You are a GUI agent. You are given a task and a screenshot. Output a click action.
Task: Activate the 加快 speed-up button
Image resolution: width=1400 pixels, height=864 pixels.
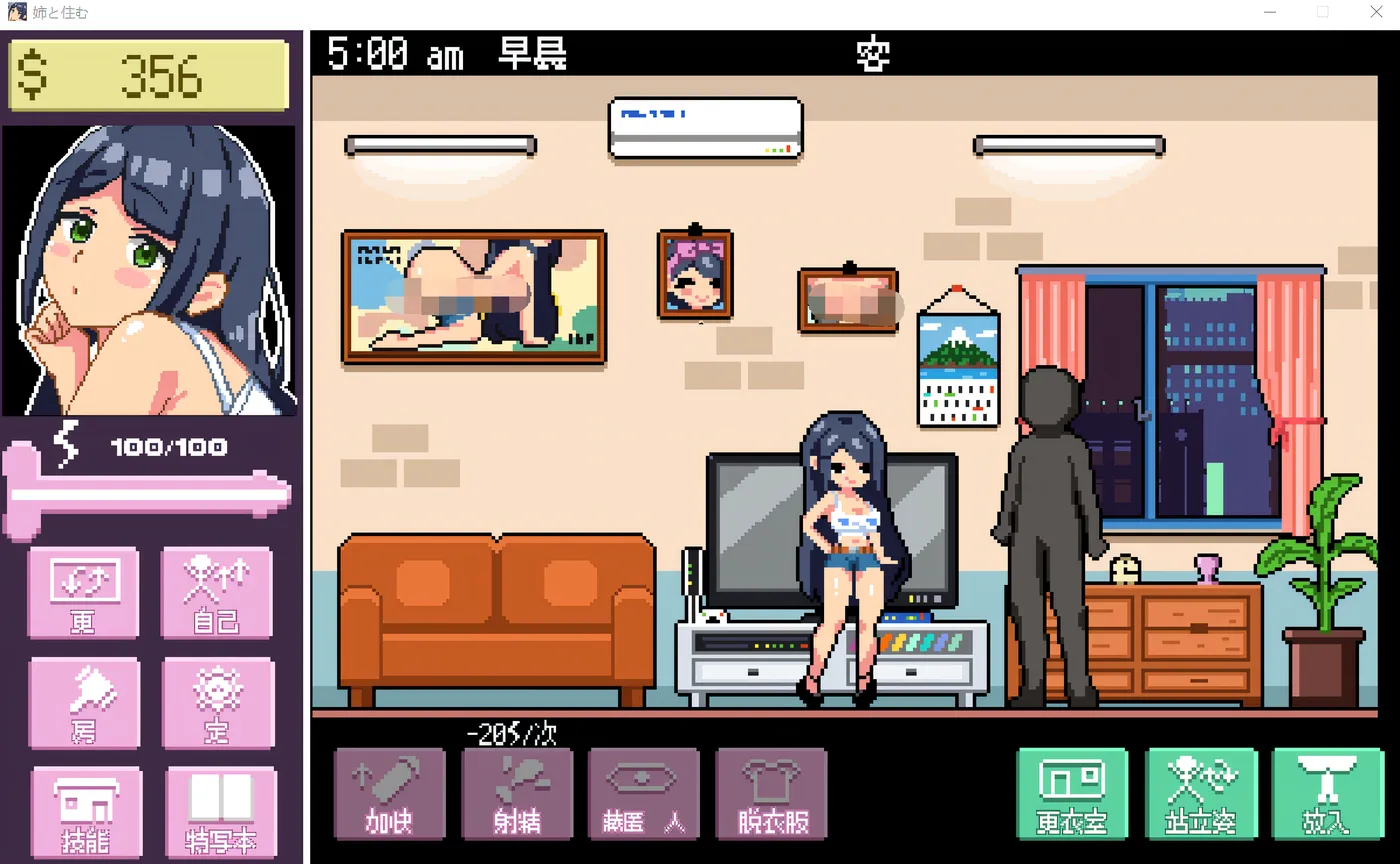coord(389,794)
